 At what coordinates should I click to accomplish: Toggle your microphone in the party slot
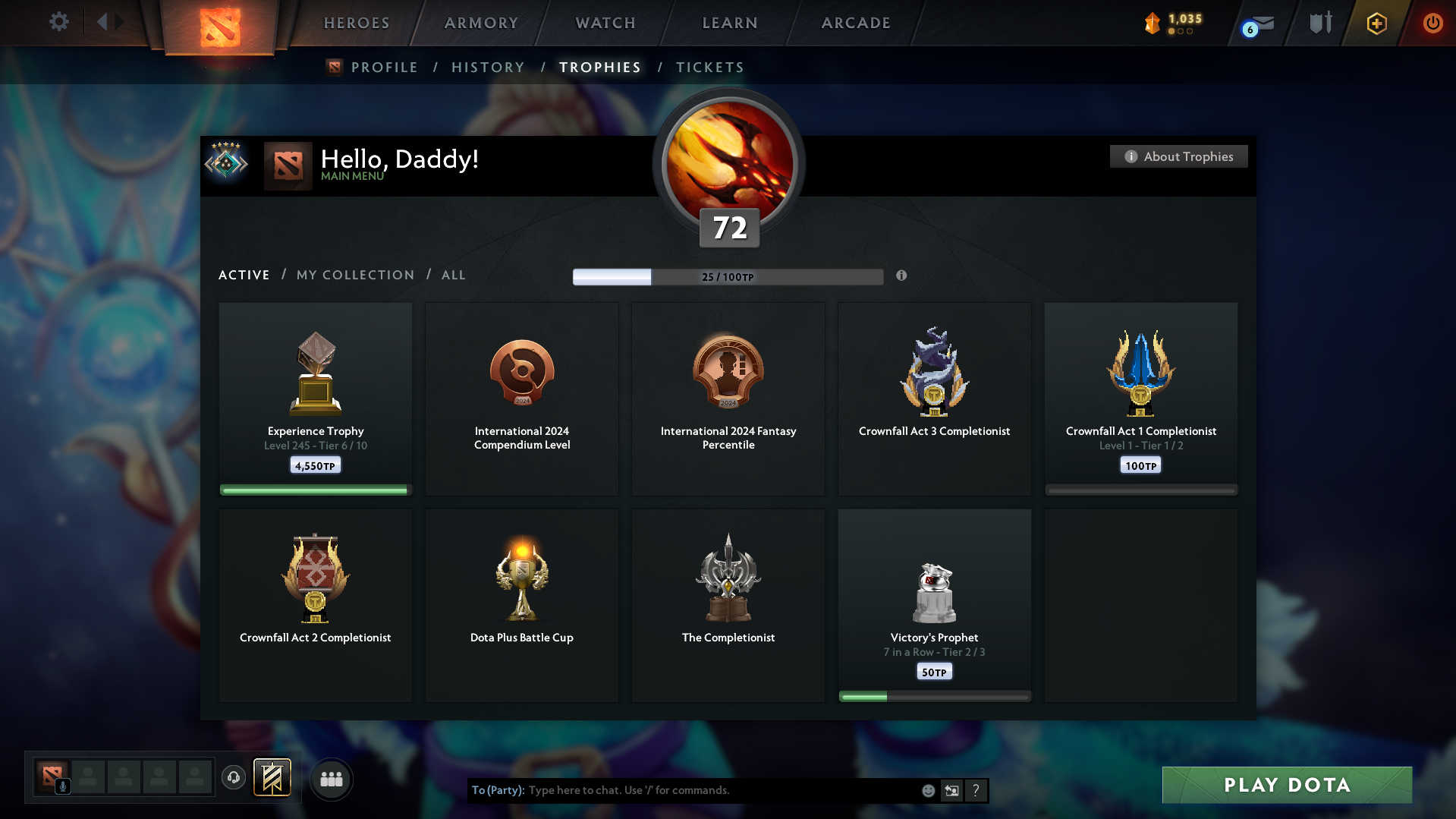(x=63, y=787)
